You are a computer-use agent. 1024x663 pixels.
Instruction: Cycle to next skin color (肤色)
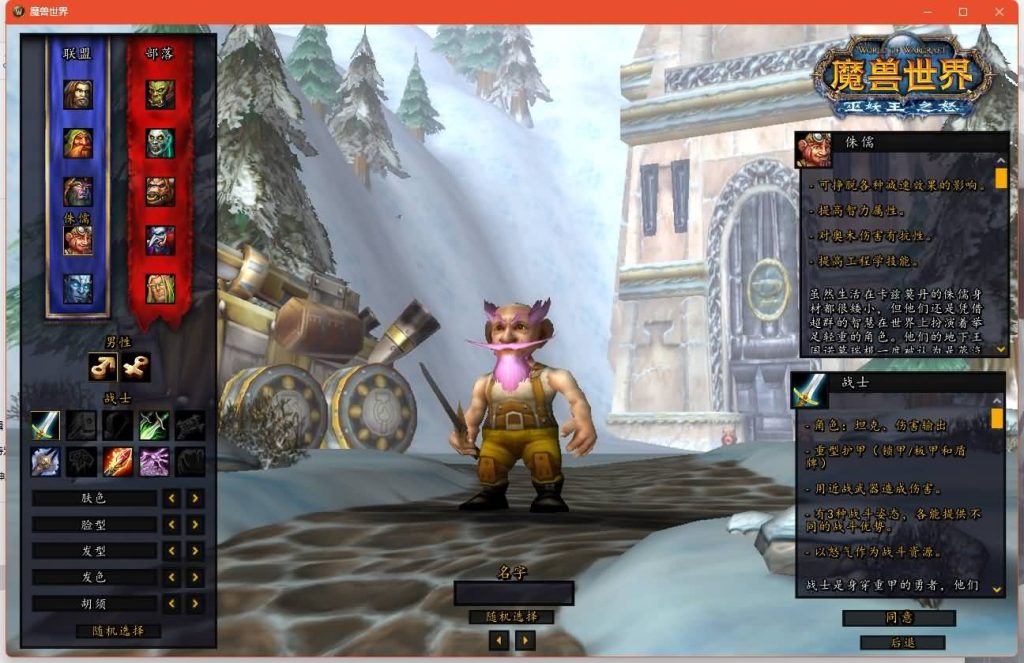click(x=195, y=498)
